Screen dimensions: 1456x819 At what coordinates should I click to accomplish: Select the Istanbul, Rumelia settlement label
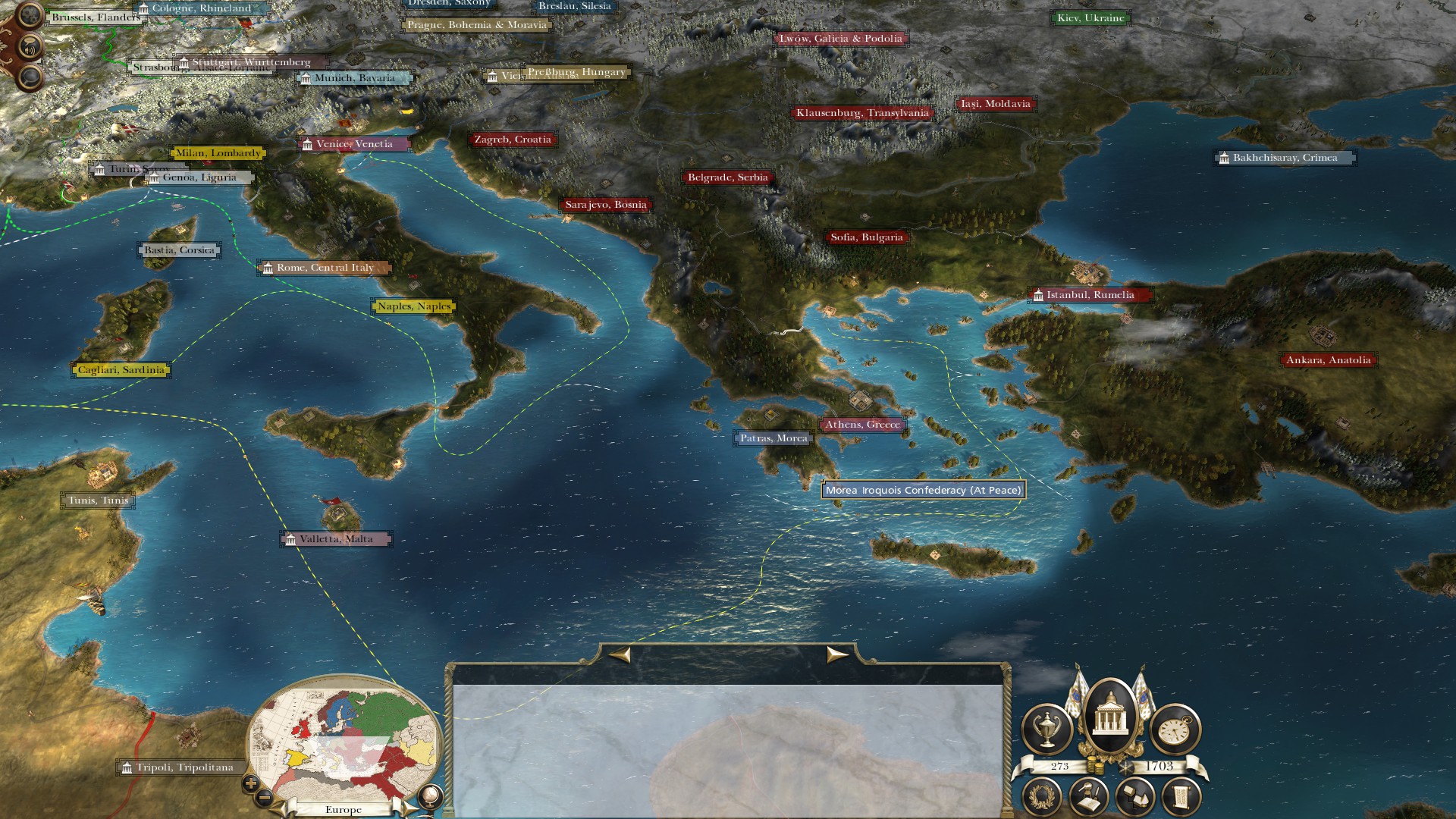(x=1090, y=295)
